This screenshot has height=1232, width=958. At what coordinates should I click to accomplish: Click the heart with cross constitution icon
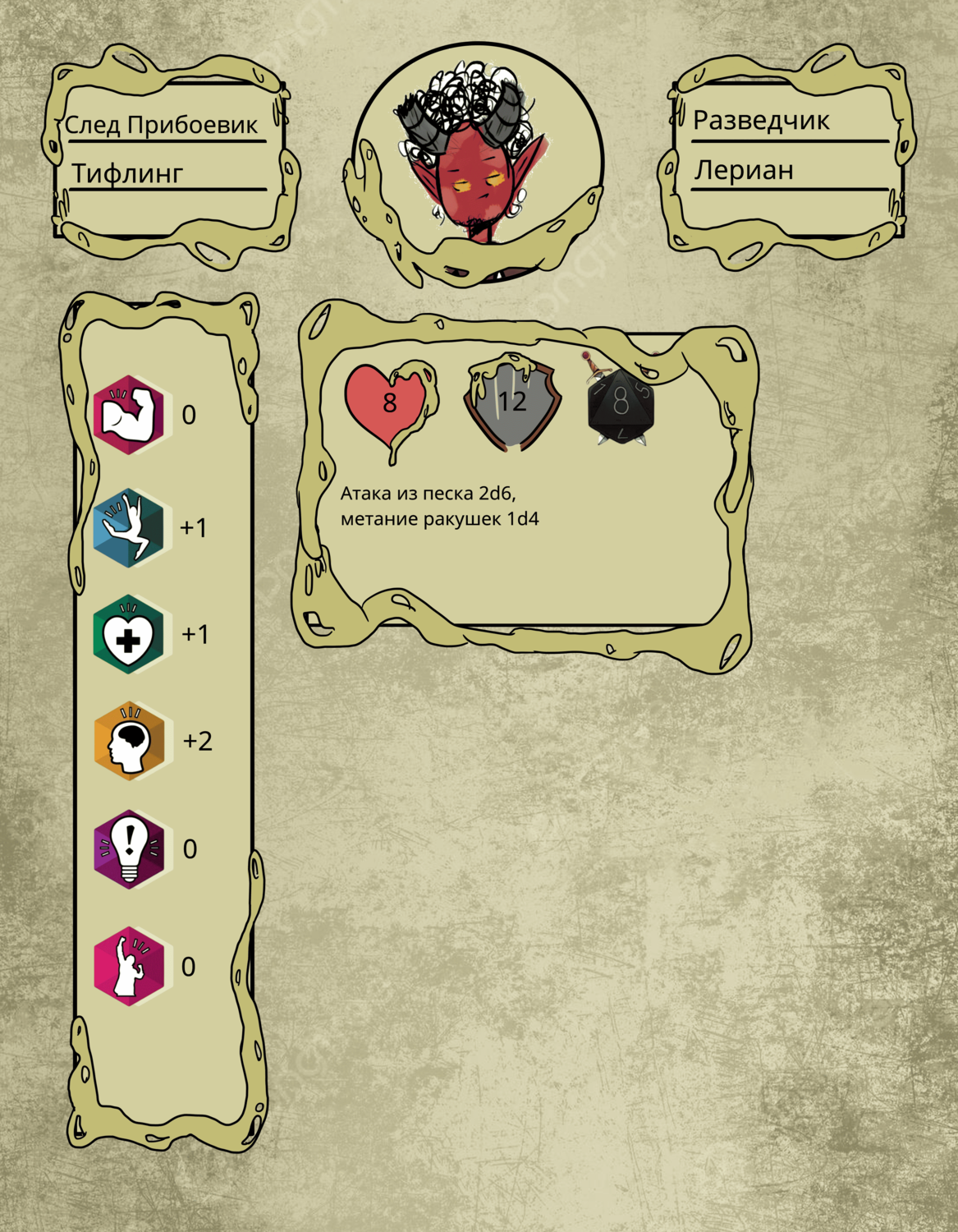pyautogui.click(x=129, y=634)
